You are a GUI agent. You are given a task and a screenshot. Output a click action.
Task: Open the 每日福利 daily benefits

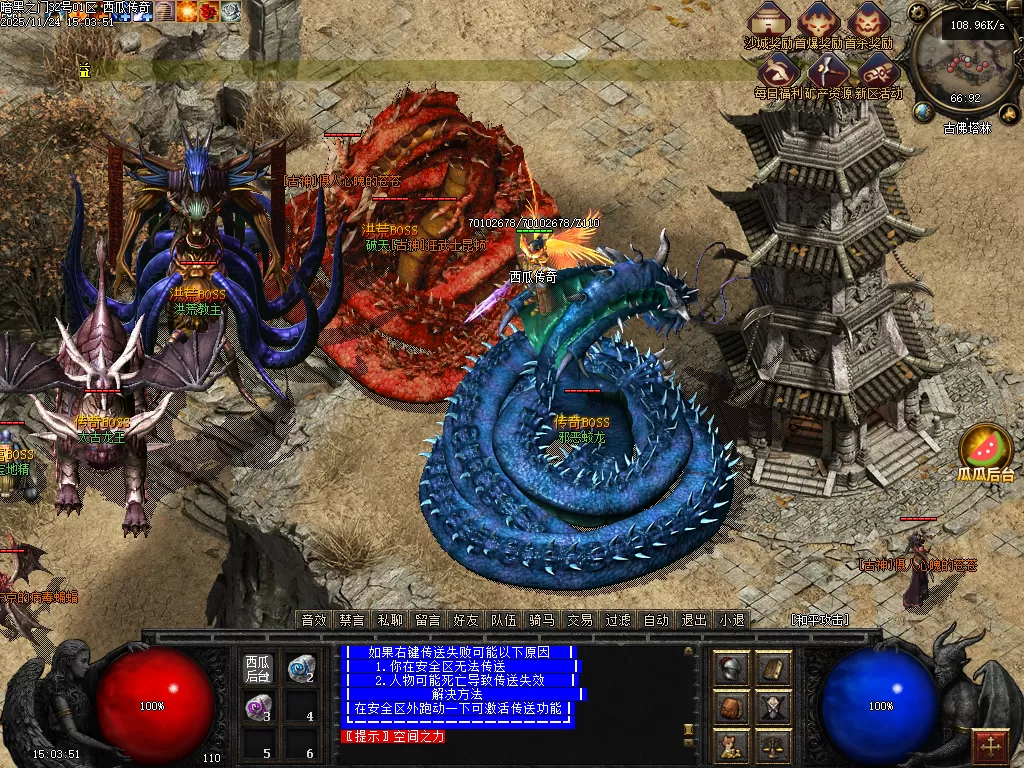point(777,72)
